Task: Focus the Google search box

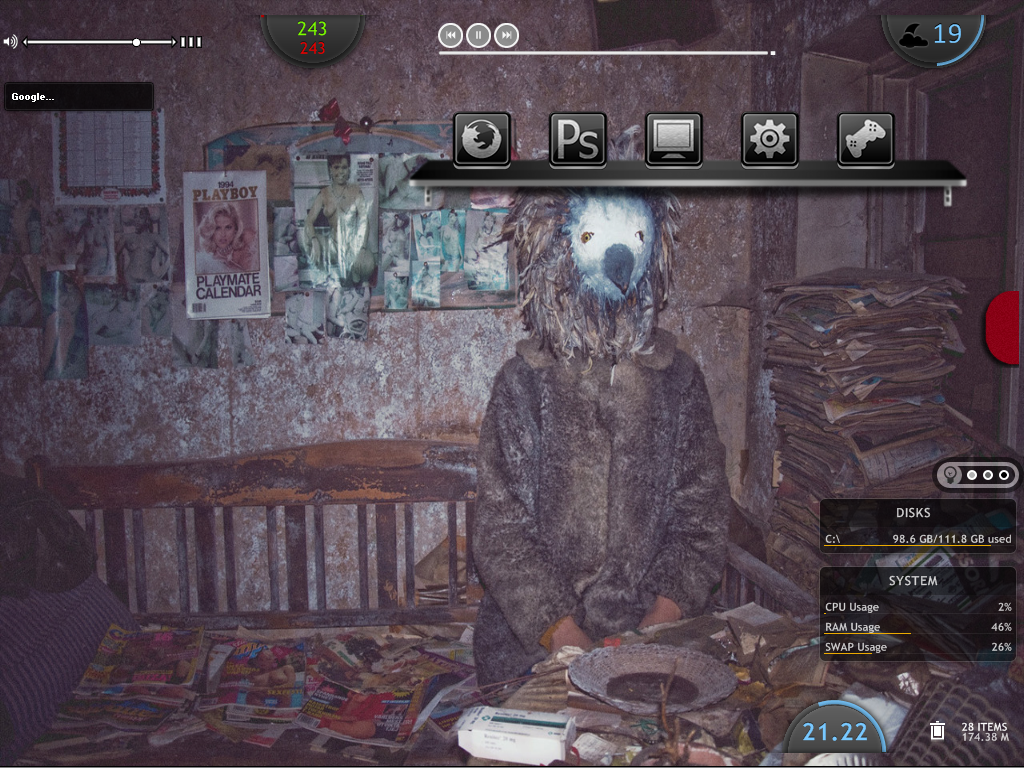Action: tap(79, 97)
